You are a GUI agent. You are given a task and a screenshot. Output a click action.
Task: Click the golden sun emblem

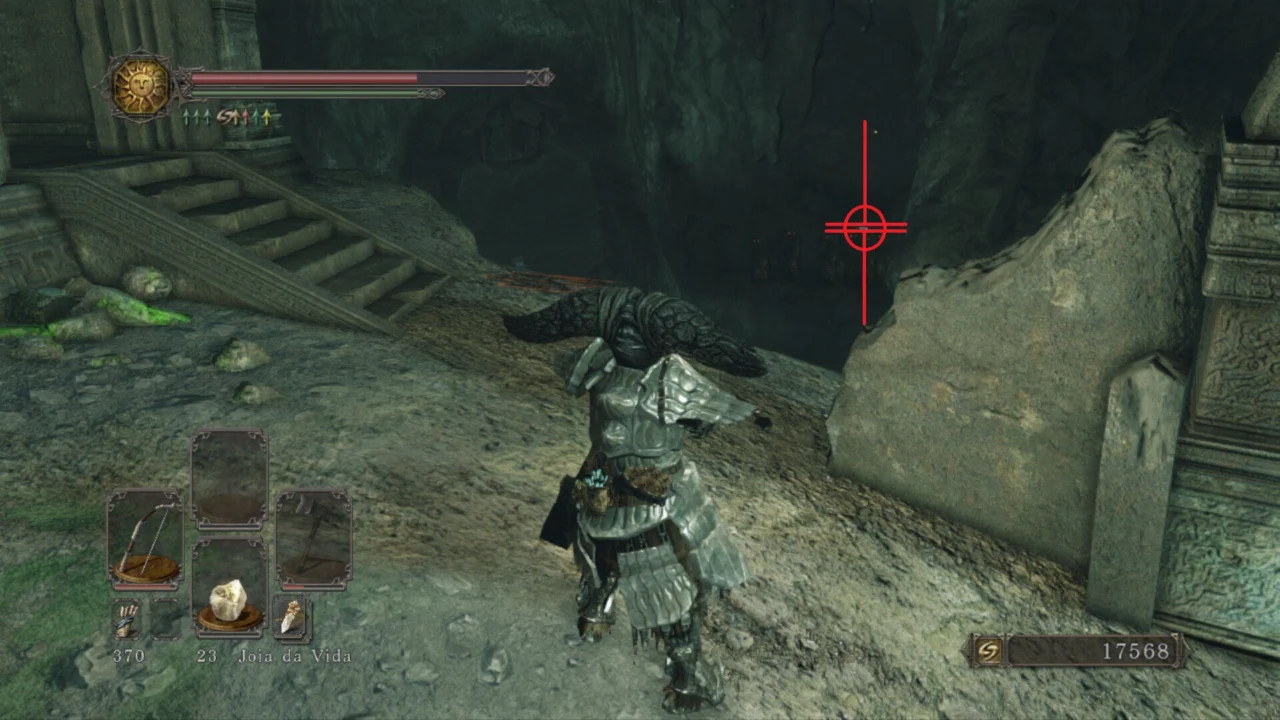click(140, 86)
